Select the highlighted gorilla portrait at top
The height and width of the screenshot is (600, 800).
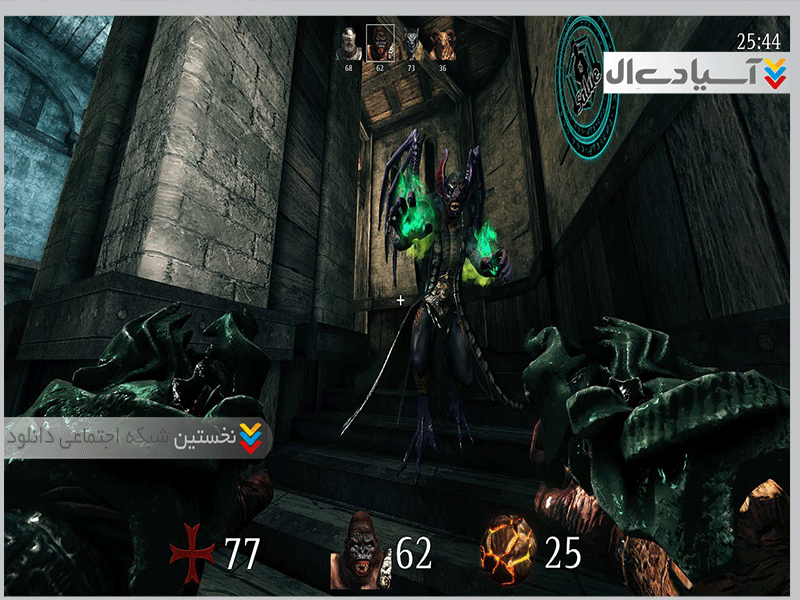(380, 43)
